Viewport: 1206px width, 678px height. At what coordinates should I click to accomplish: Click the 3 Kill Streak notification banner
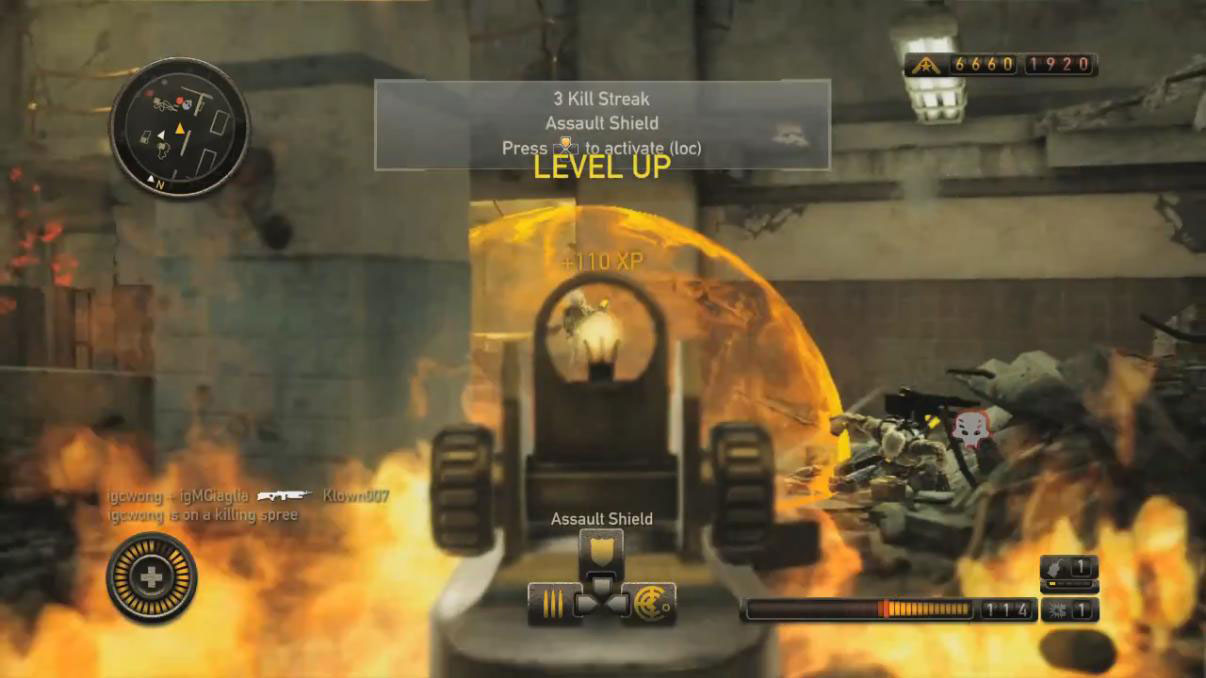point(602,124)
